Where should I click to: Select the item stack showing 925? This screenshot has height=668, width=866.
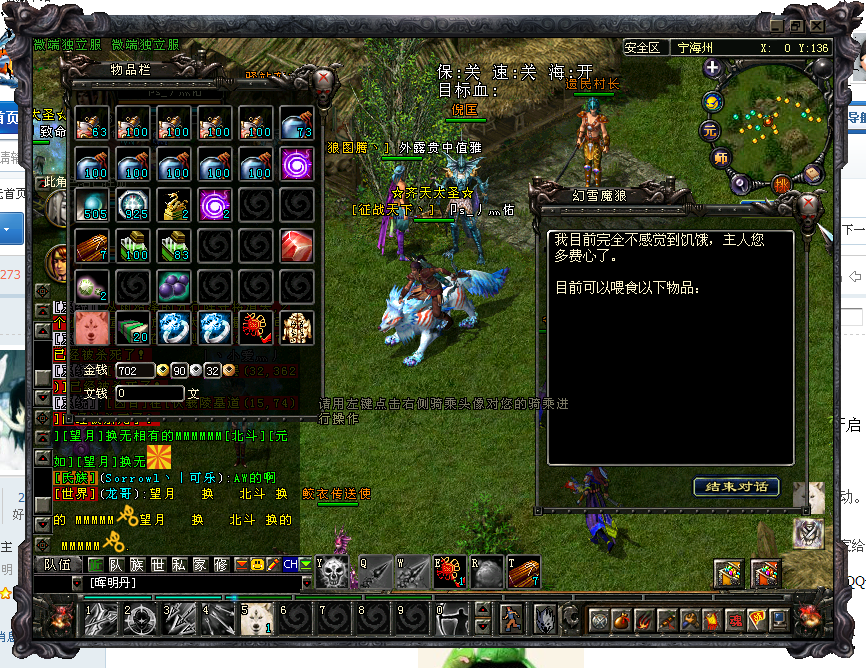[x=132, y=204]
